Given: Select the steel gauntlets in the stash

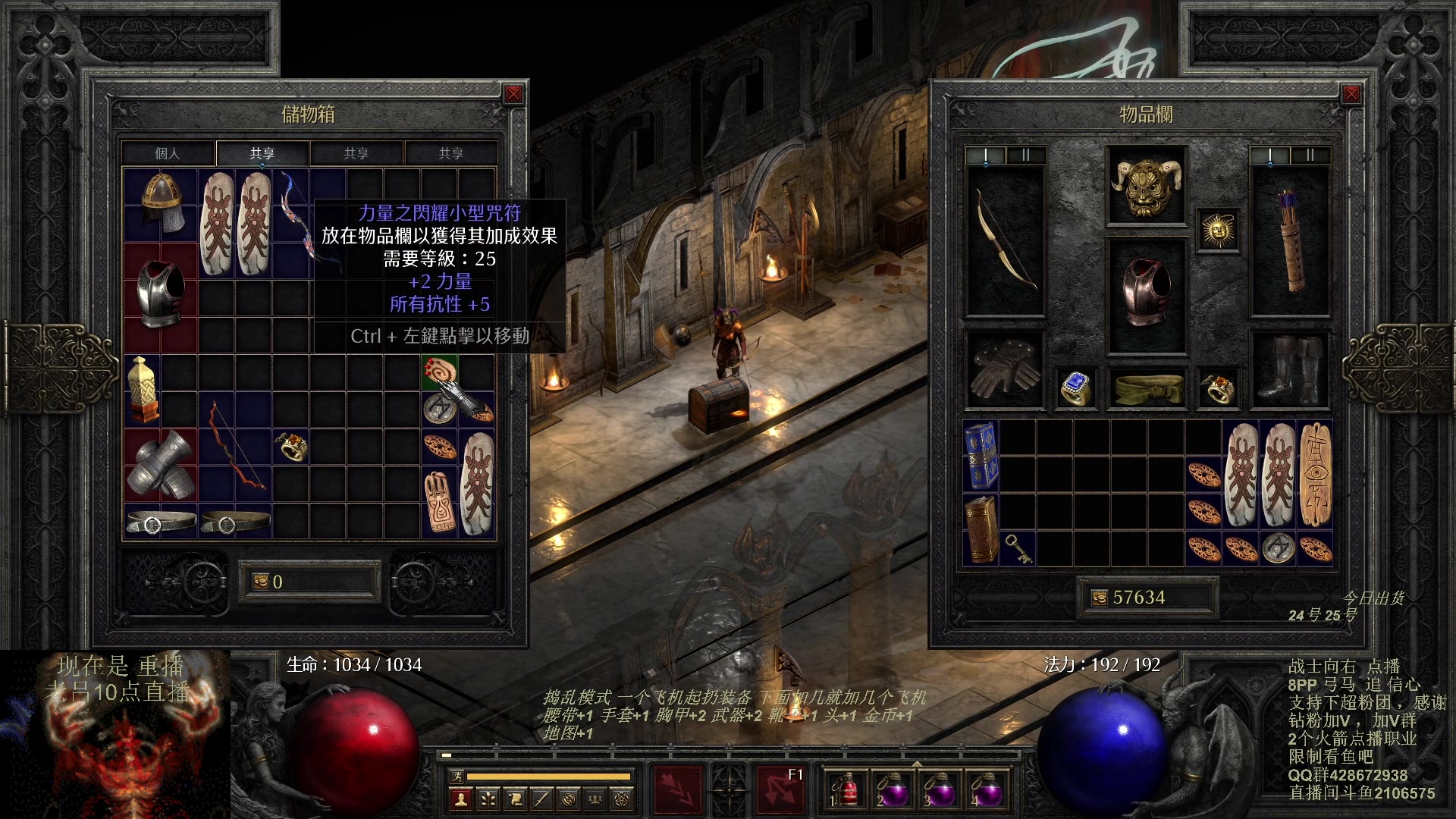Looking at the screenshot, I should coord(160,465).
